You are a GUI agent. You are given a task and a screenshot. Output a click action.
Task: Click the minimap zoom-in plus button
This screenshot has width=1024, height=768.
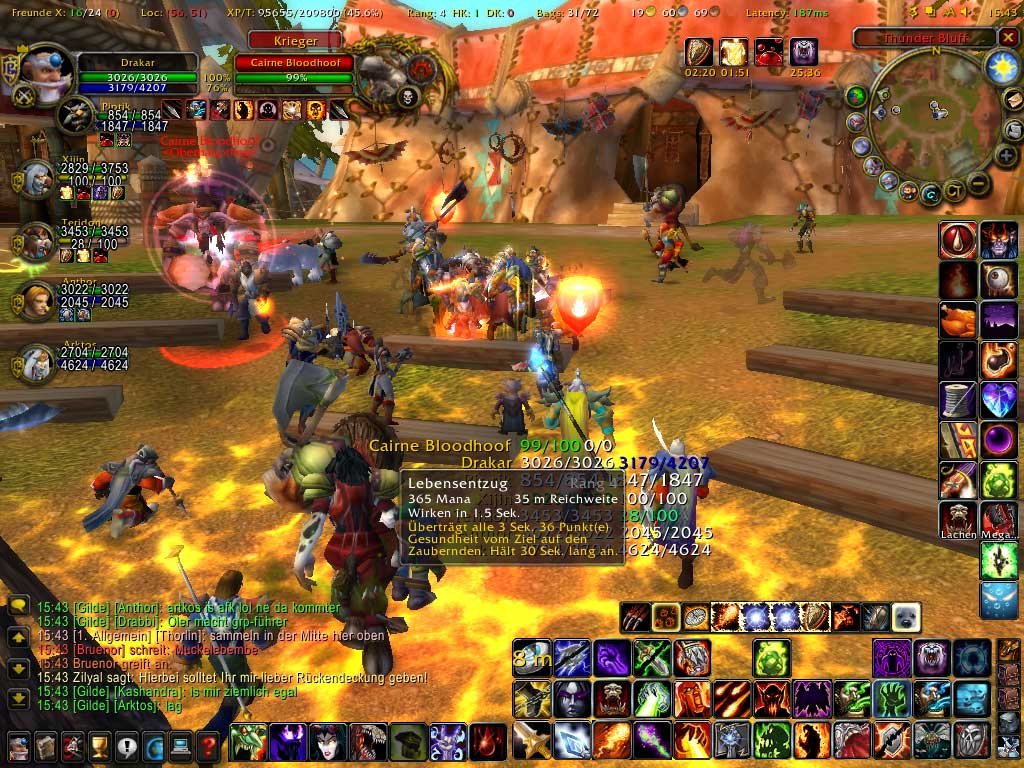click(x=1007, y=156)
